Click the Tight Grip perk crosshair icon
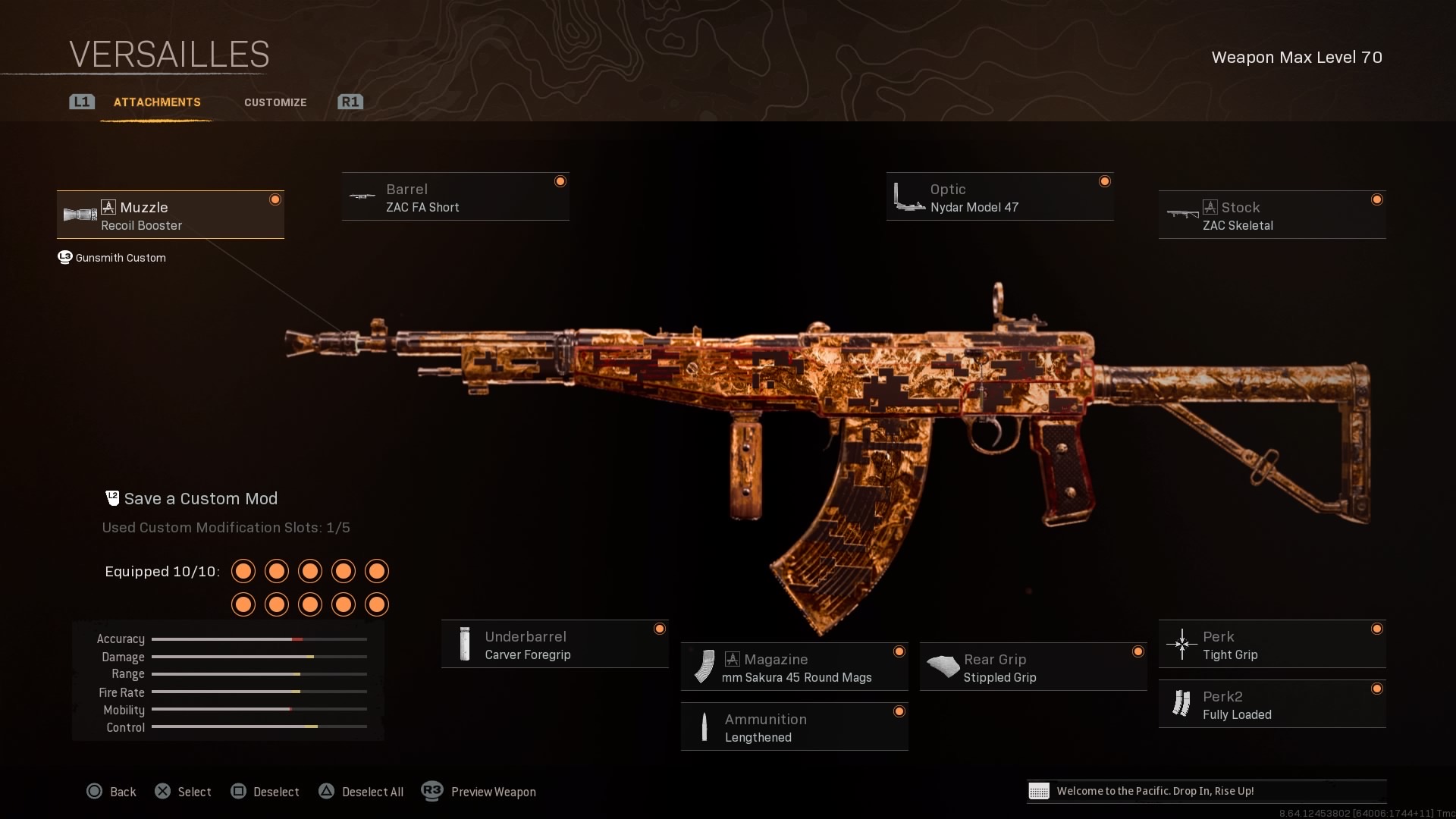The height and width of the screenshot is (819, 1456). [1181, 645]
